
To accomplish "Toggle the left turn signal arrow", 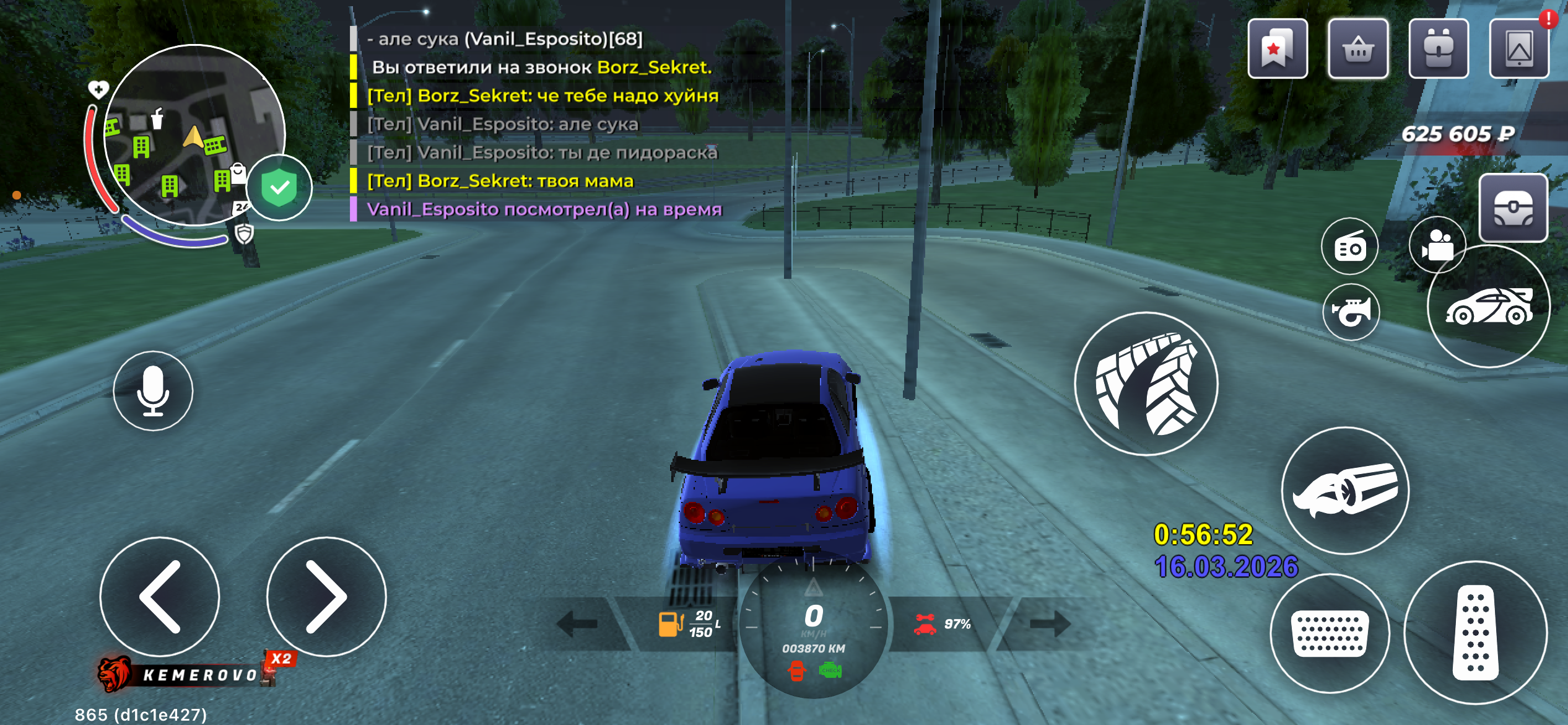I will tap(577, 624).
